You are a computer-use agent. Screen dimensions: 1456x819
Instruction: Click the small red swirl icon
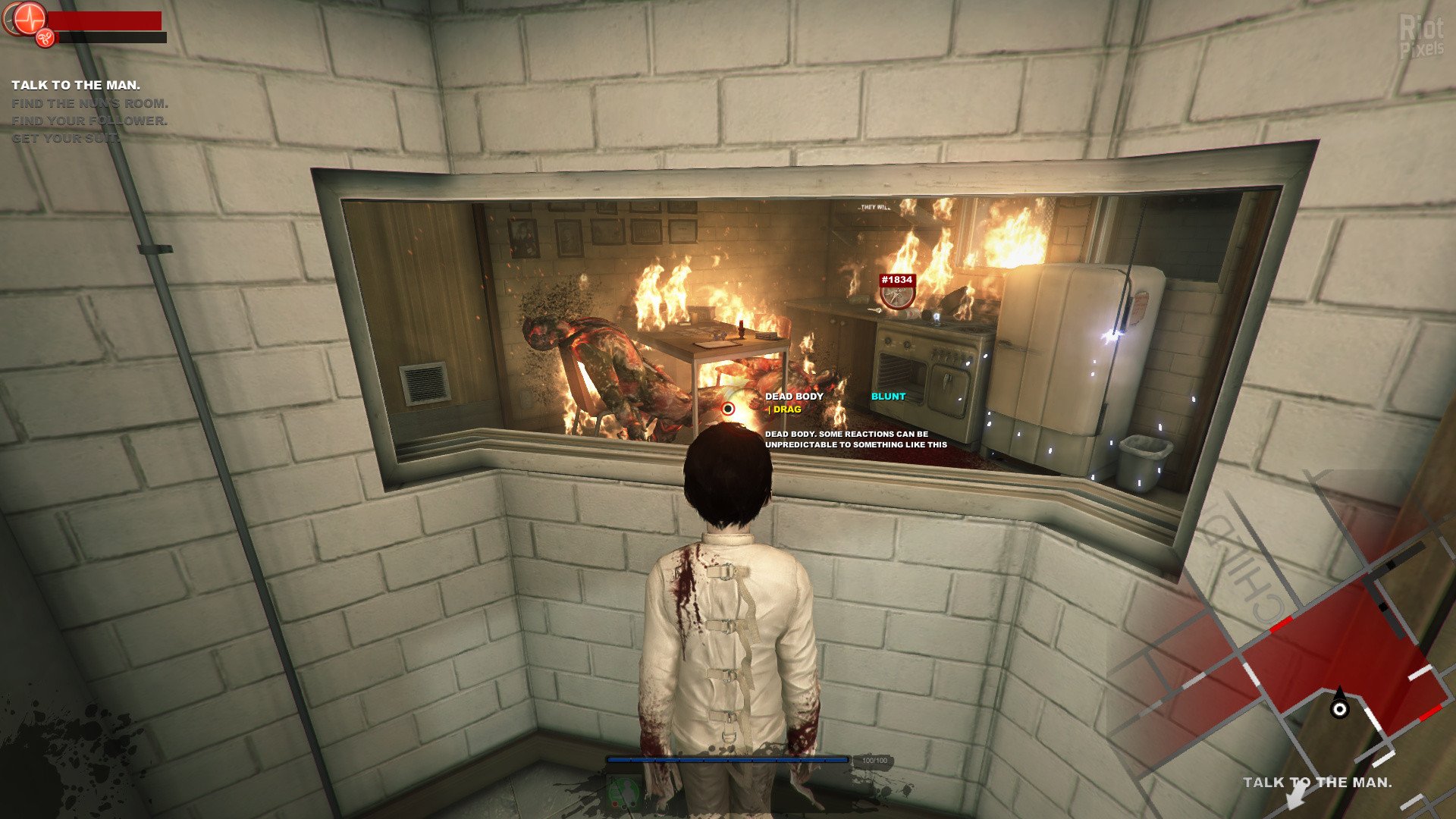point(45,36)
